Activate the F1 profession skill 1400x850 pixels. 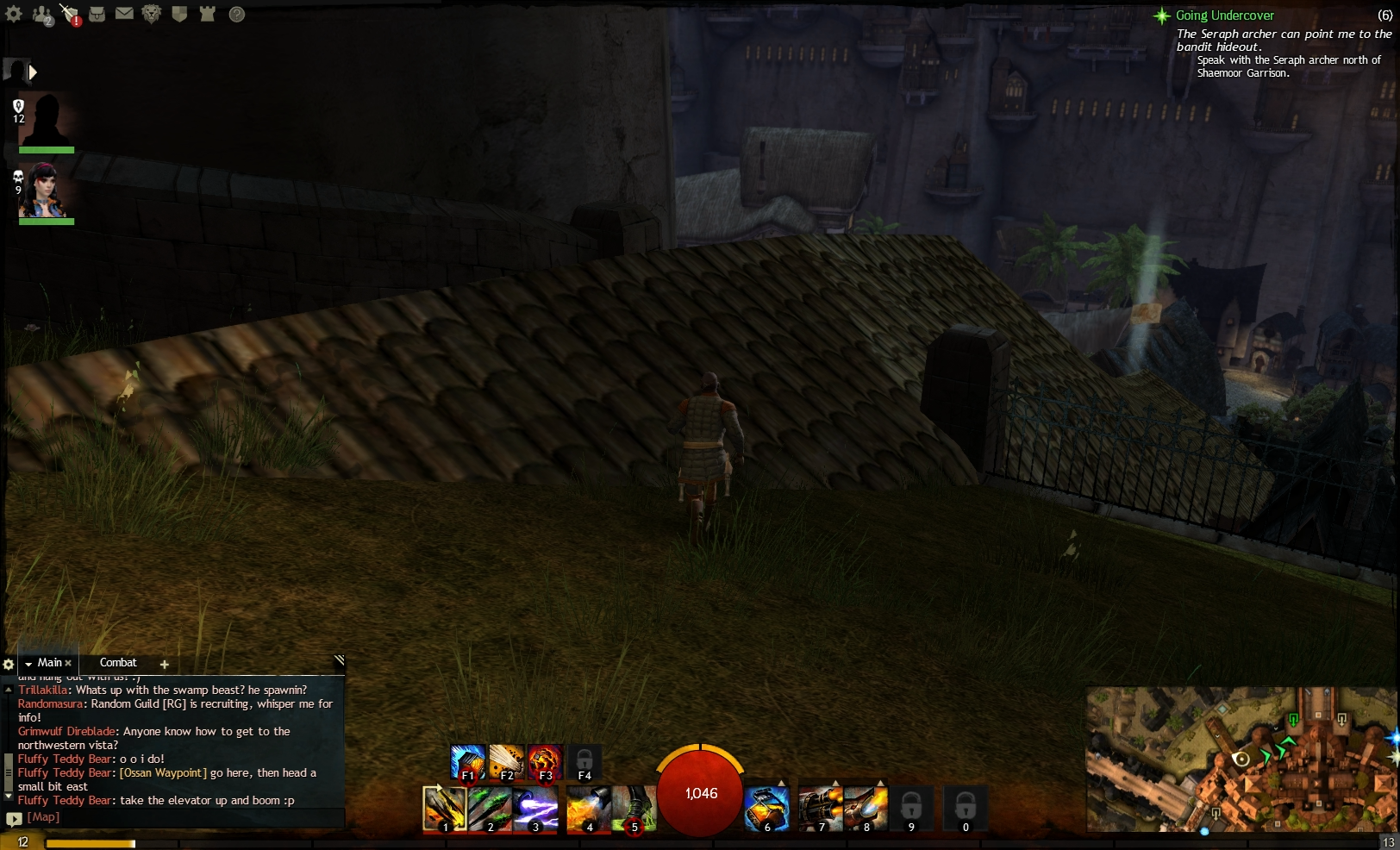click(x=466, y=761)
